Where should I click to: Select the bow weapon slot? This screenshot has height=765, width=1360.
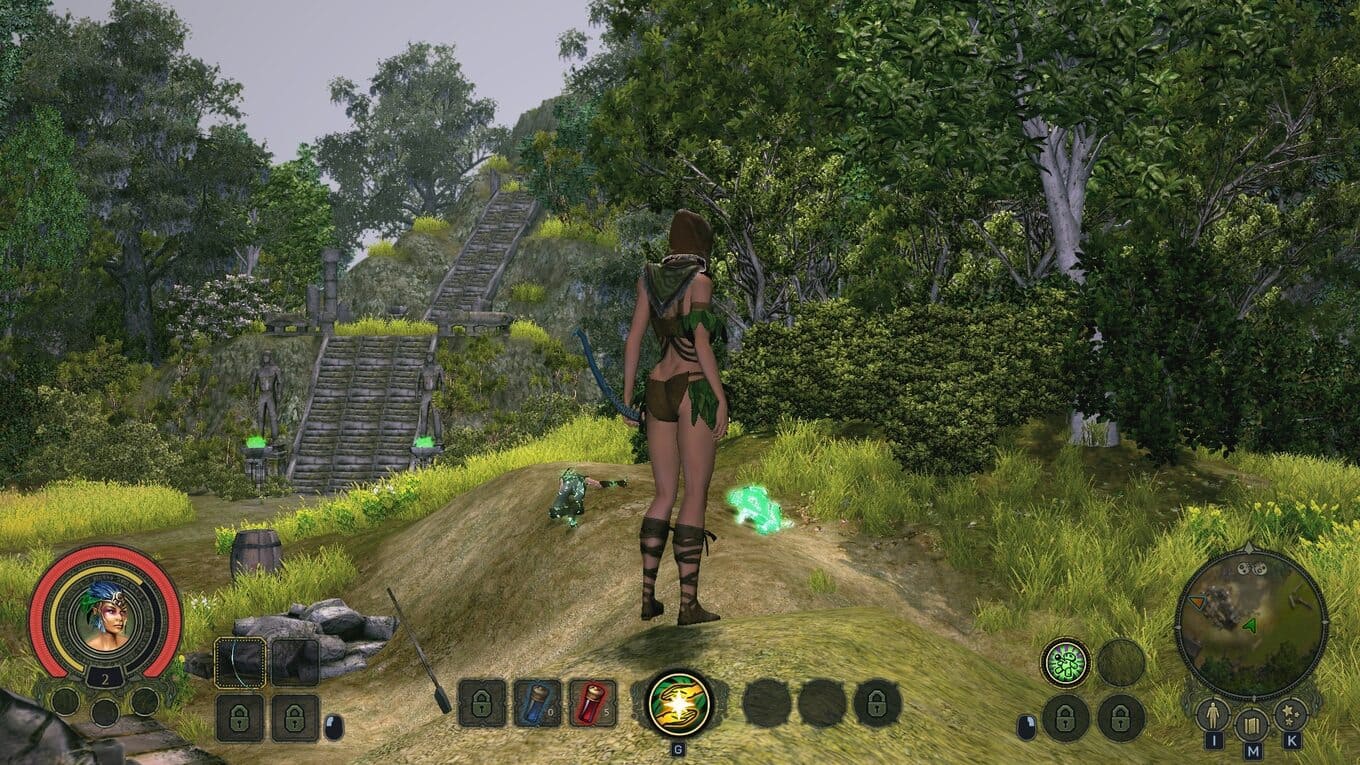point(241,662)
